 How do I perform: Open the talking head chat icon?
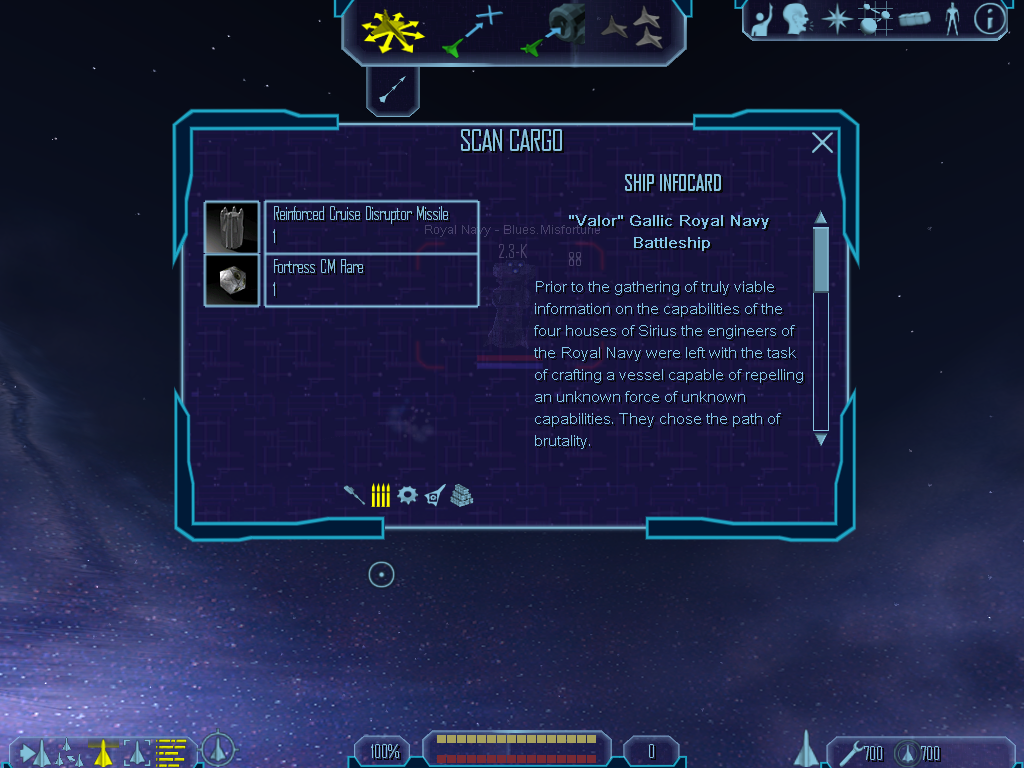pyautogui.click(x=796, y=18)
